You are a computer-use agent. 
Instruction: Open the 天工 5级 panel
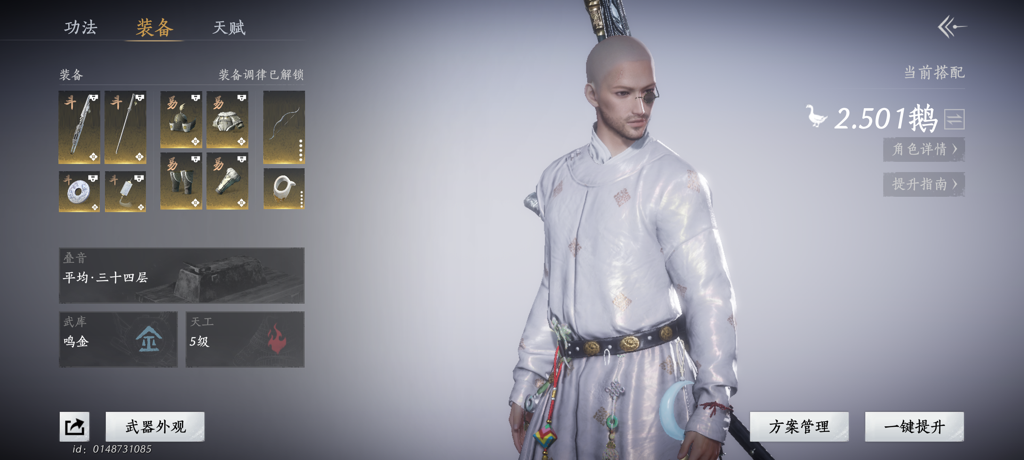[x=245, y=339]
